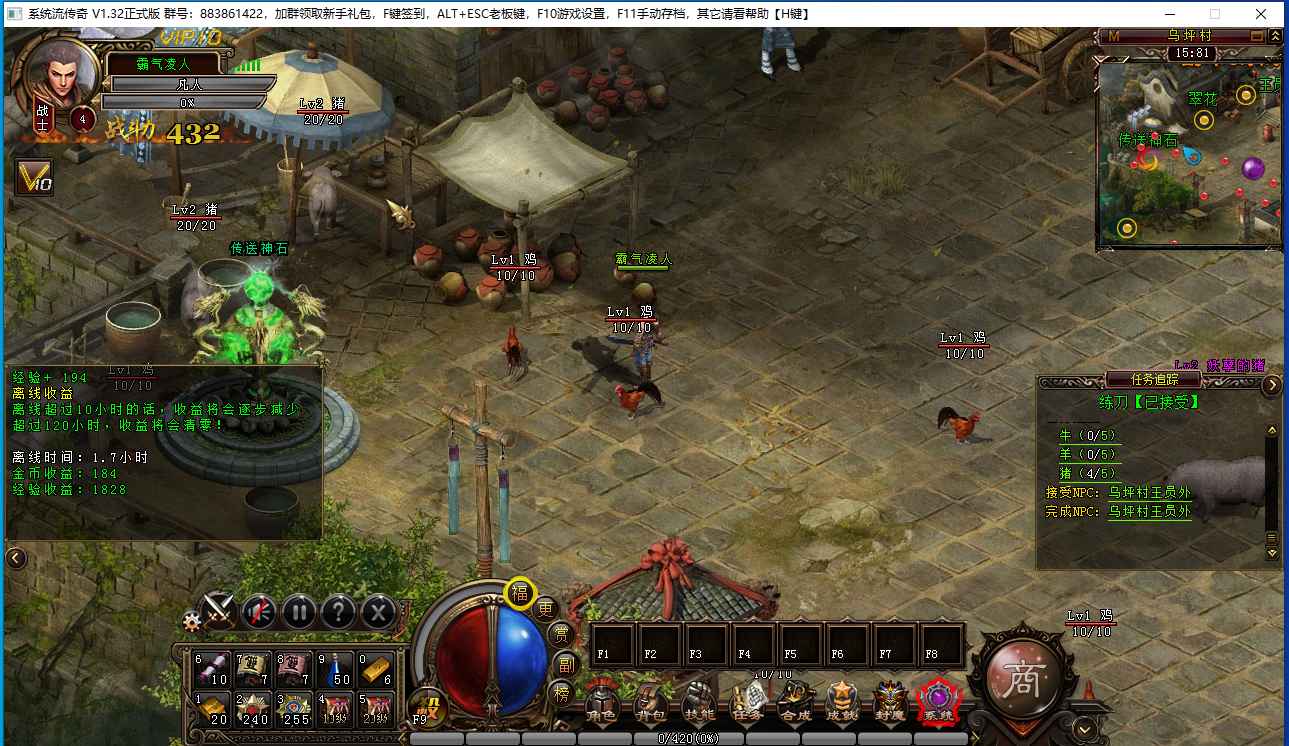Open the 任务 quest menu
The width and height of the screenshot is (1289, 746).
point(748,703)
